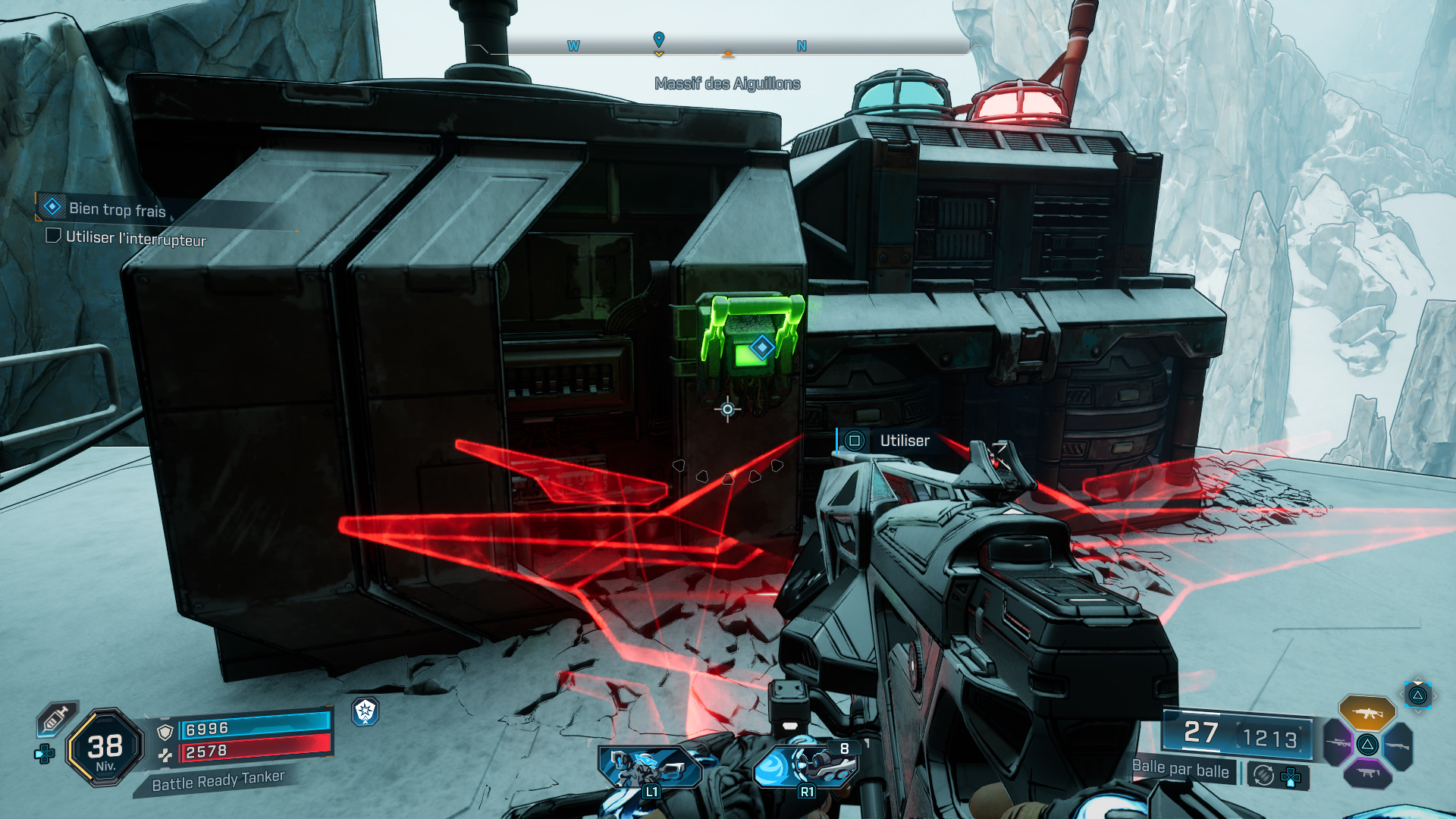Screen dimensions: 1456x819
Task: Select the tracked quest Bien trop frais
Action: [117, 209]
